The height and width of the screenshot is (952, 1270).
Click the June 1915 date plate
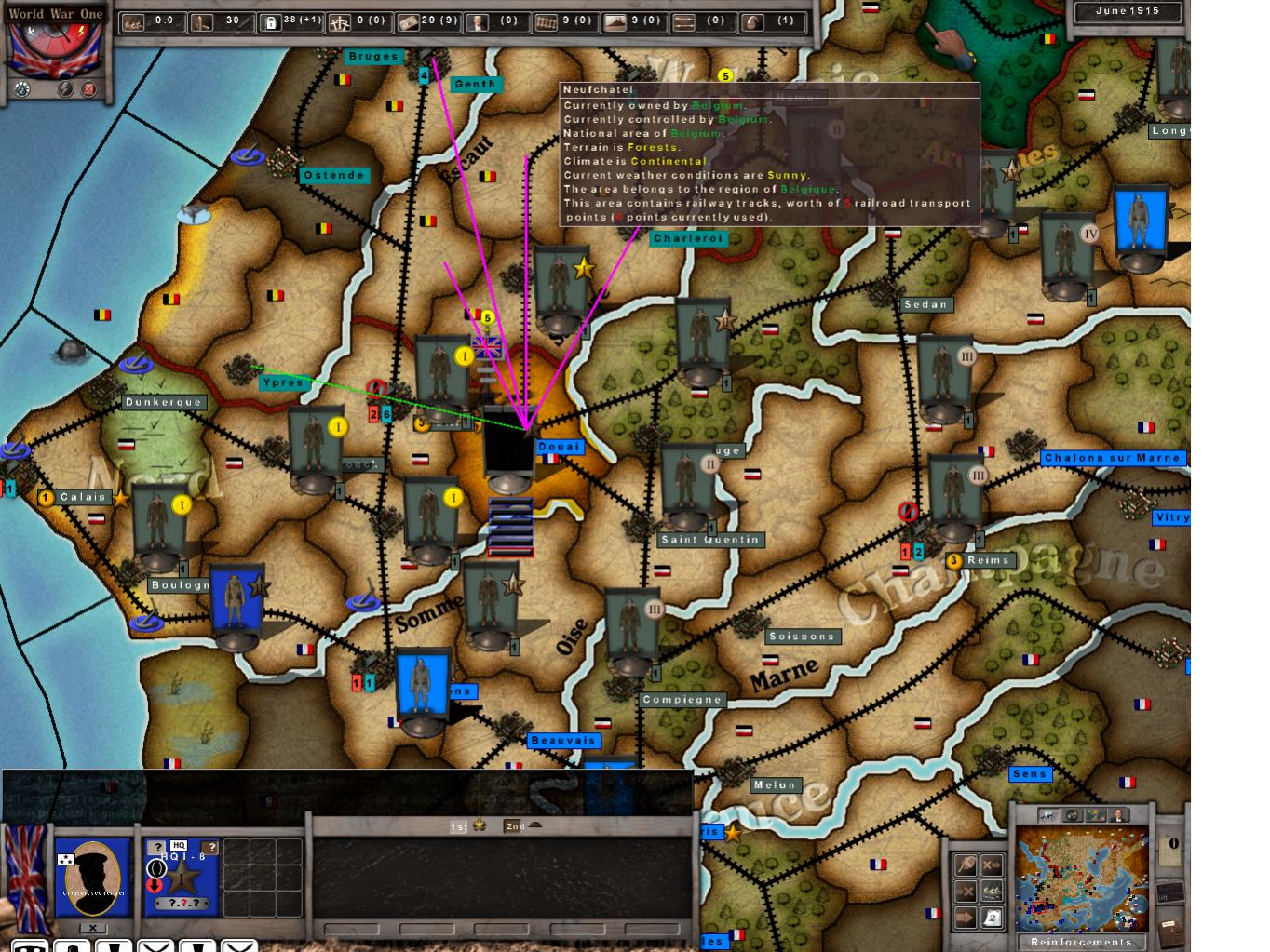point(1127,12)
